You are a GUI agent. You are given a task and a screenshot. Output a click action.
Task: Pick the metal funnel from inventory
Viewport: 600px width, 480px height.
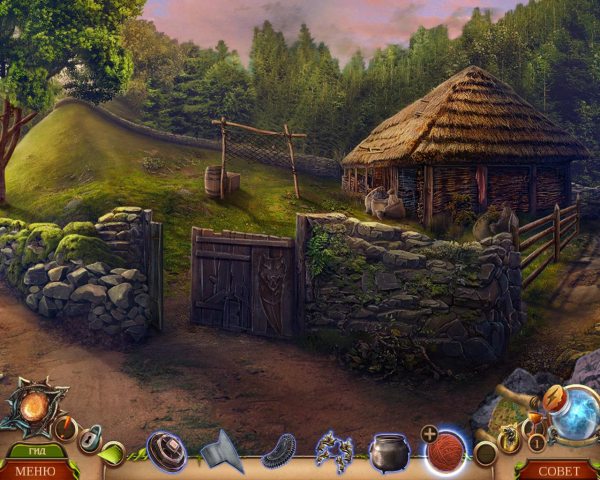click(x=221, y=451)
